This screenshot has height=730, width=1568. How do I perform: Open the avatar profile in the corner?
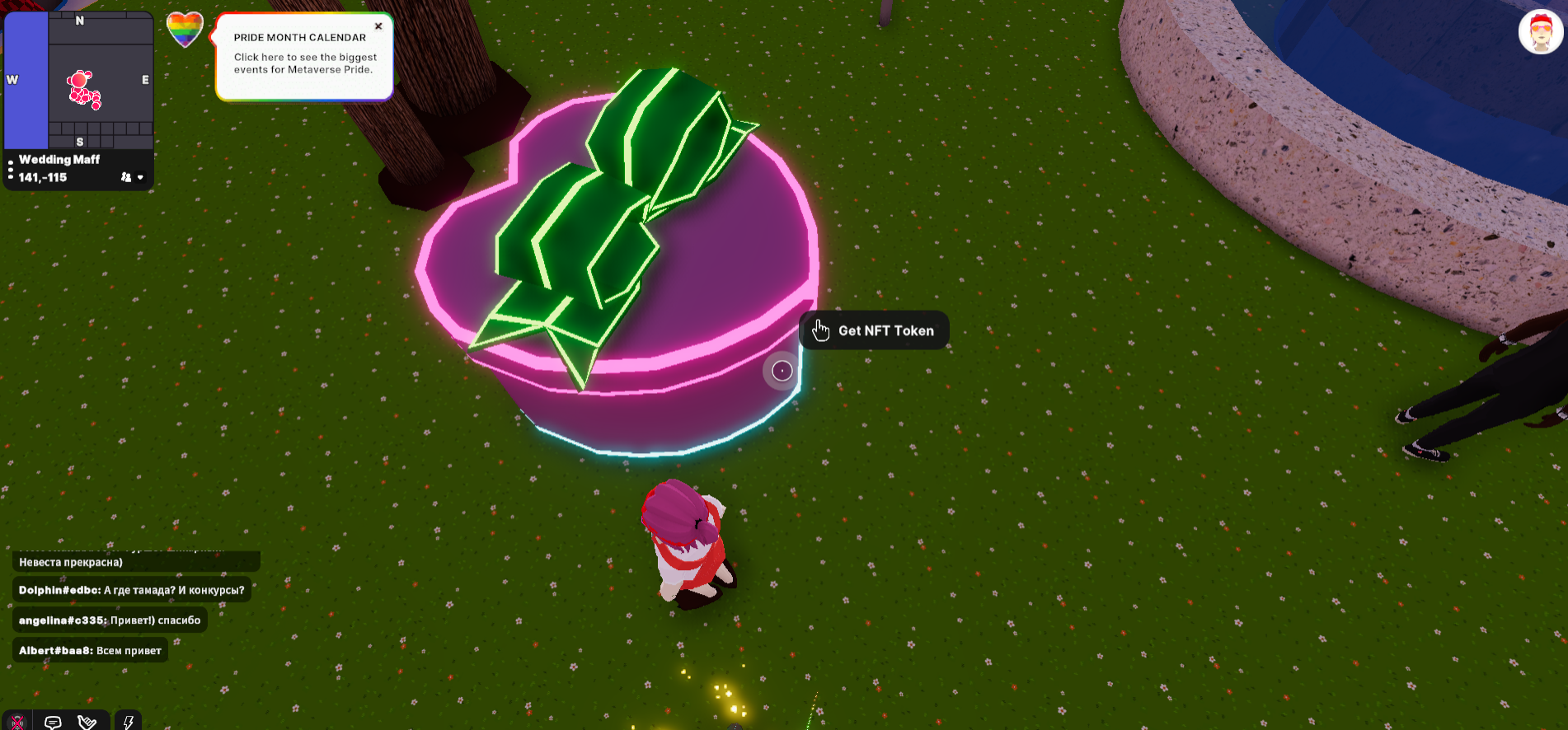[x=1540, y=33]
